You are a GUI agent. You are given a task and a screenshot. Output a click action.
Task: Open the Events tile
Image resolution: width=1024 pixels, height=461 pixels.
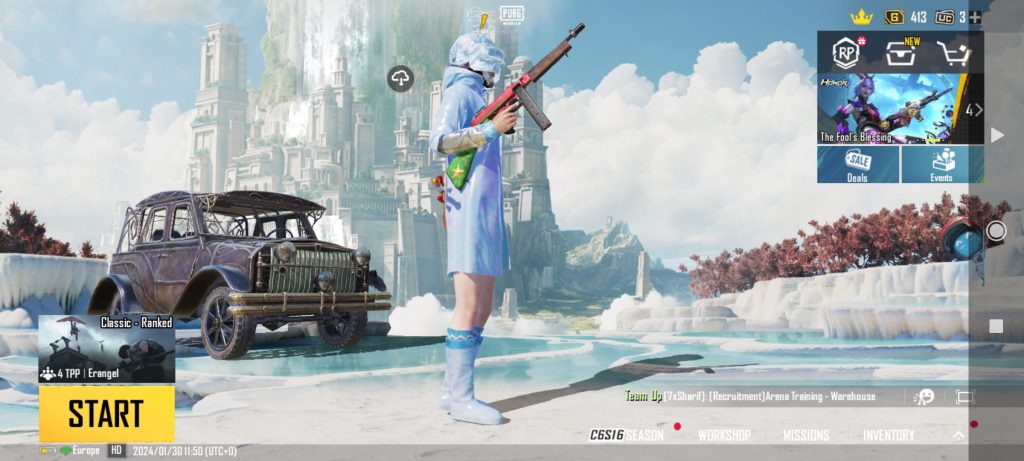pos(941,165)
